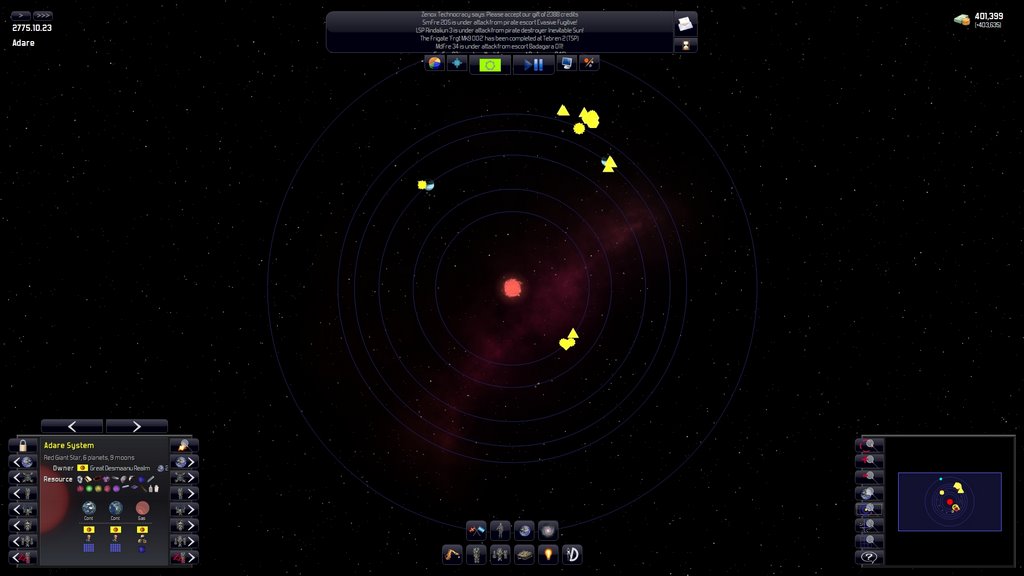This screenshot has width=1024, height=576.
Task: Open the galaxy spiral view icon
Action: coord(548,530)
